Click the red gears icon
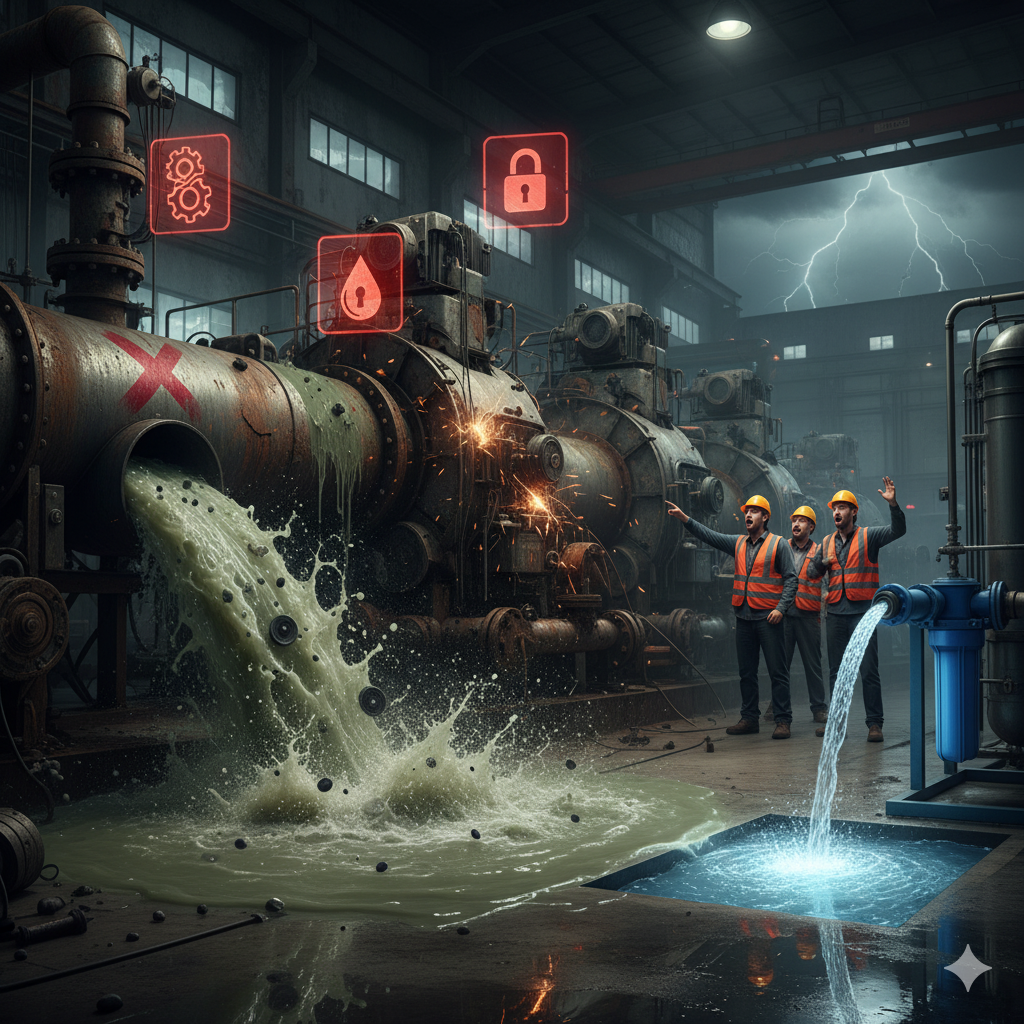The image size is (1024, 1024). [189, 183]
